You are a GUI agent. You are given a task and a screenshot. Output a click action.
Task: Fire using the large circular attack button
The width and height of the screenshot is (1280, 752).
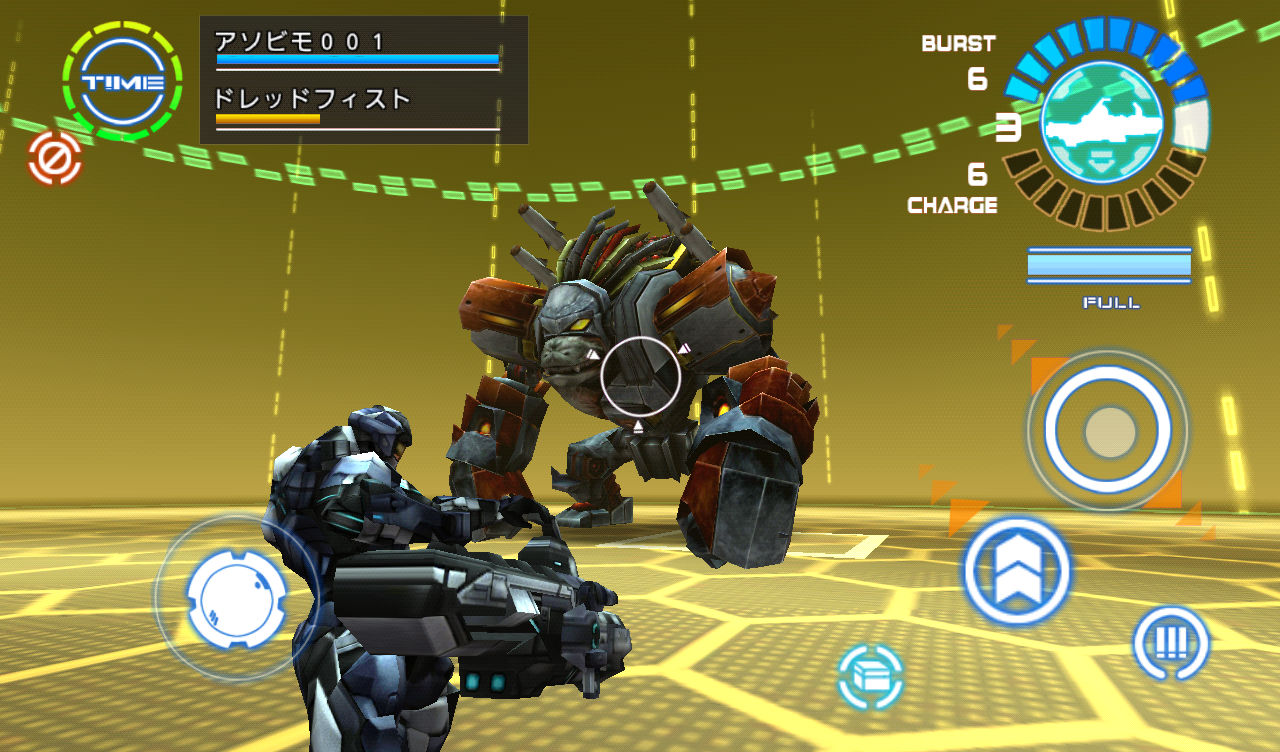[x=1108, y=431]
